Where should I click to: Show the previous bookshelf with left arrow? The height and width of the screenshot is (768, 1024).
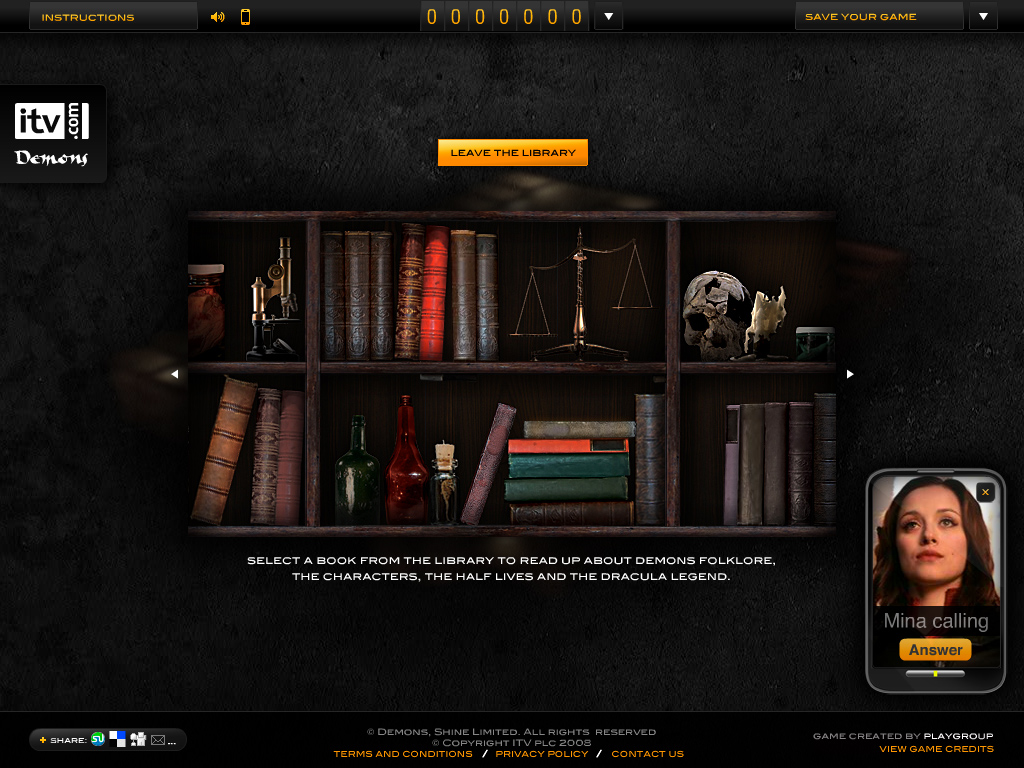(x=174, y=374)
